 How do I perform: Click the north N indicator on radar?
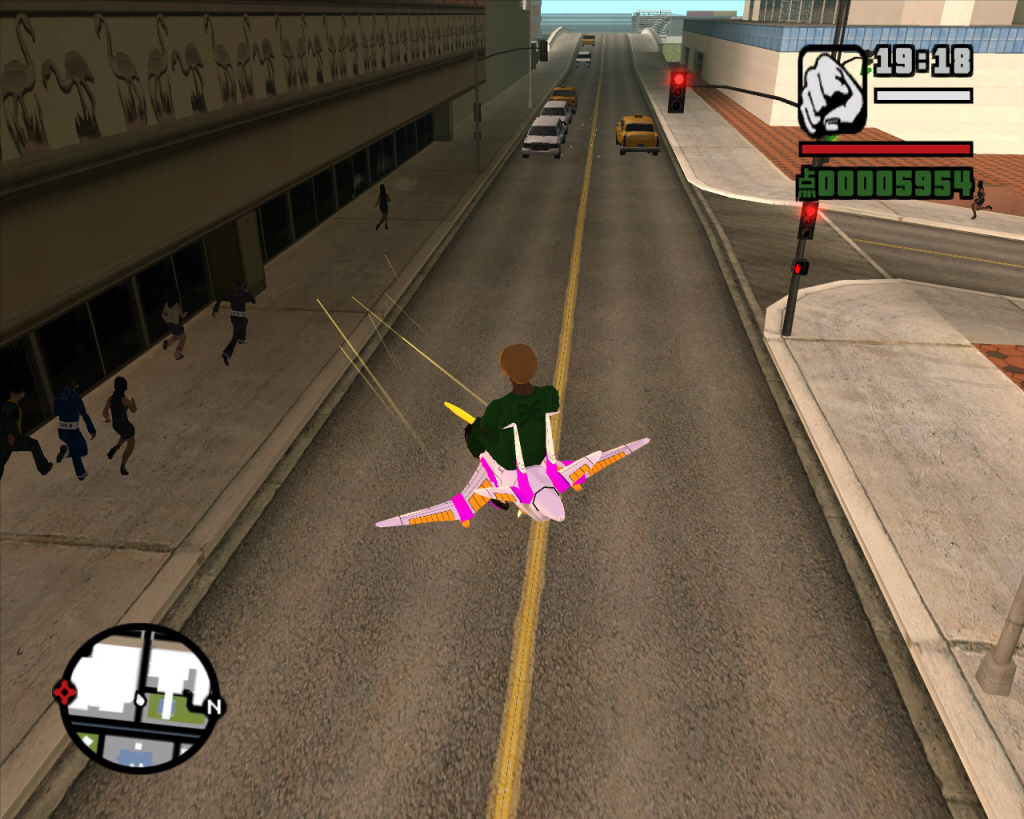[213, 707]
